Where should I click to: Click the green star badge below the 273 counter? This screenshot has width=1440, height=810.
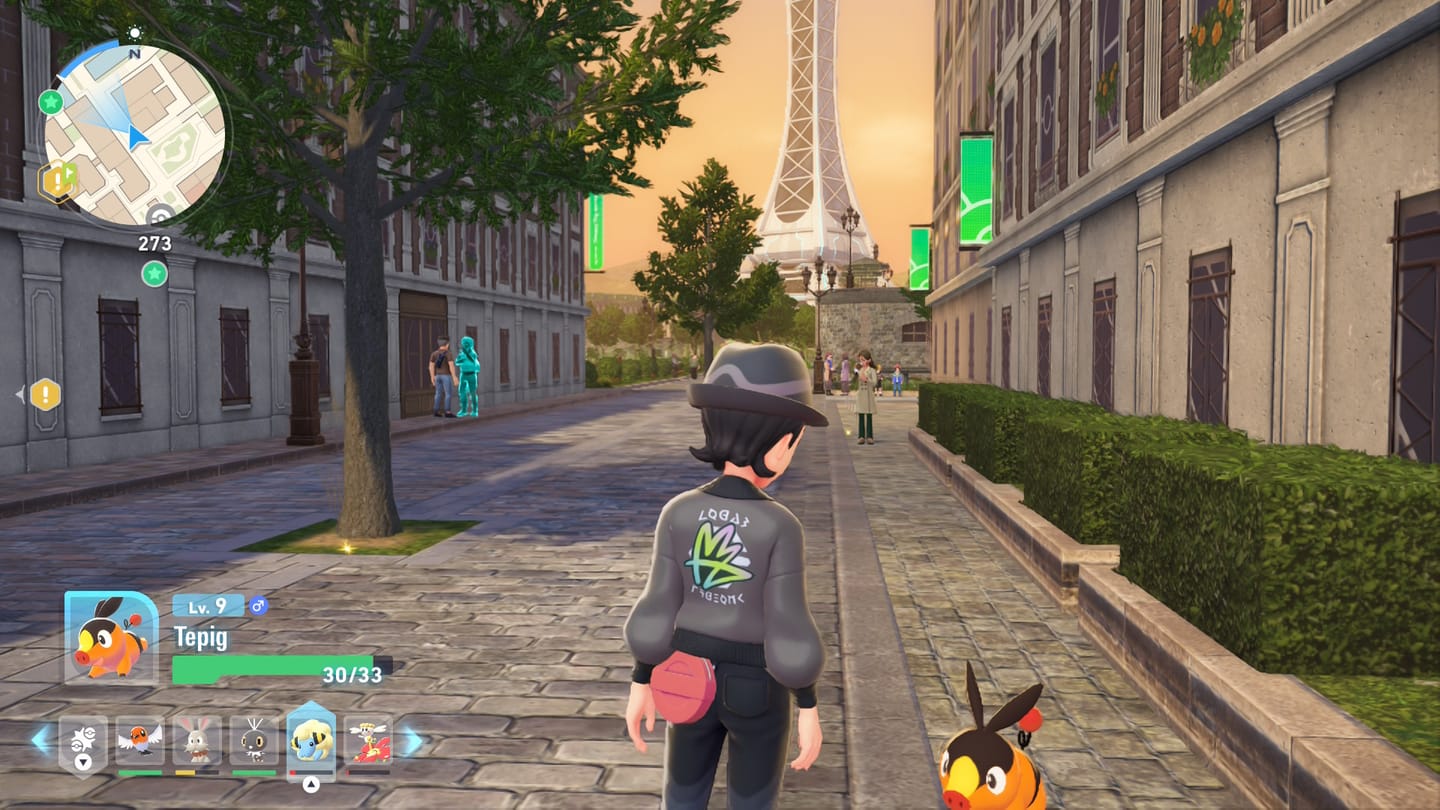pos(154,273)
